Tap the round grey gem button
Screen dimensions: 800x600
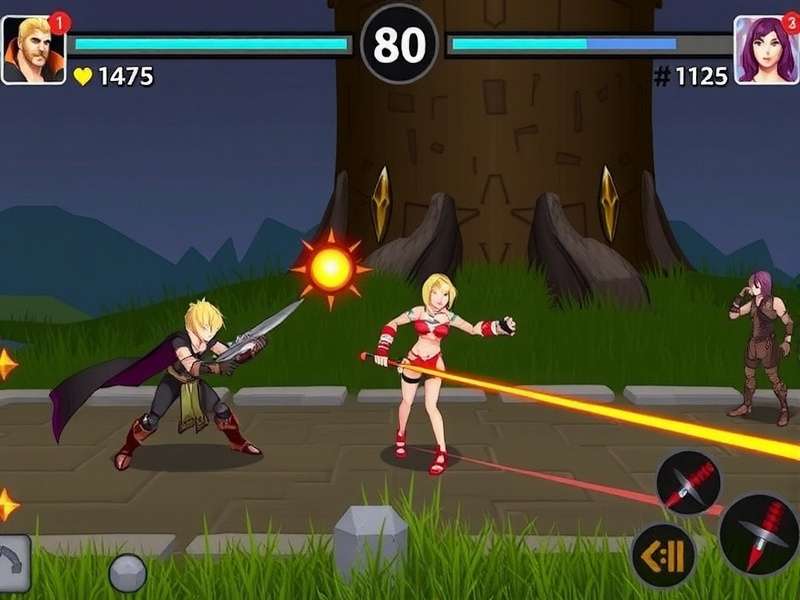point(128,573)
